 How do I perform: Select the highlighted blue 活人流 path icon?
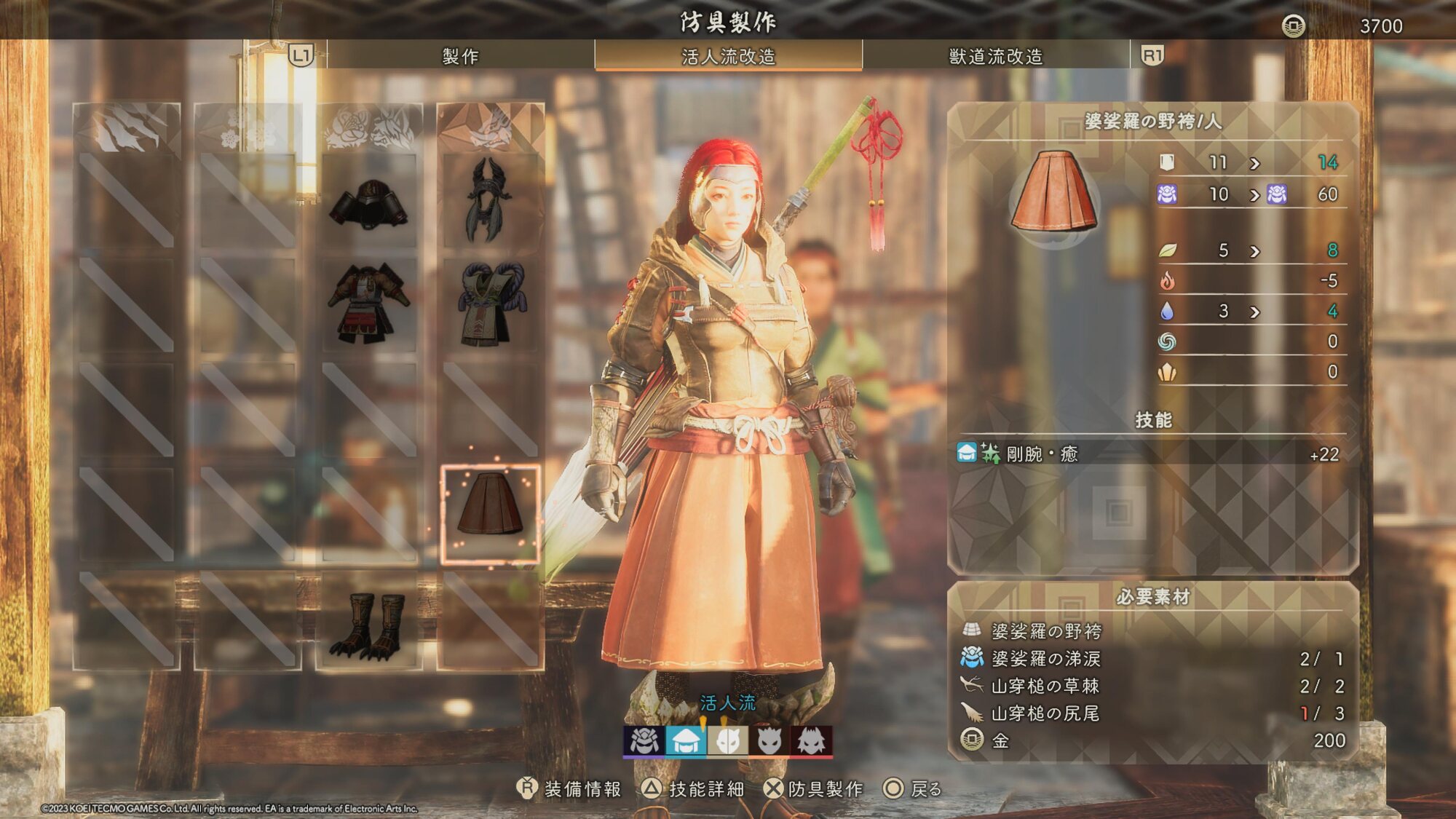pos(685,741)
